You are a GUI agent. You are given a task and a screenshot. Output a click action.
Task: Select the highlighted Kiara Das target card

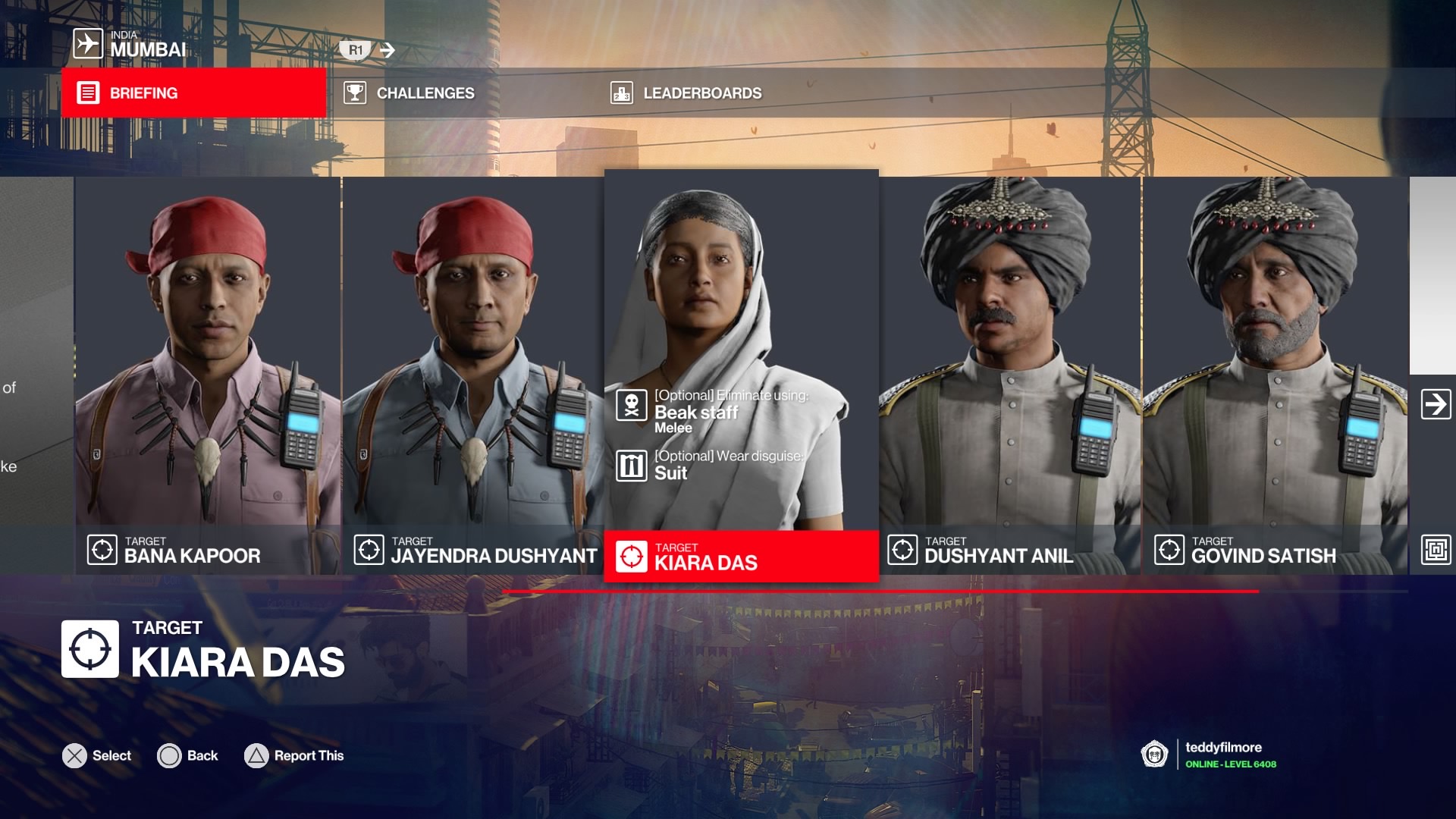click(741, 375)
